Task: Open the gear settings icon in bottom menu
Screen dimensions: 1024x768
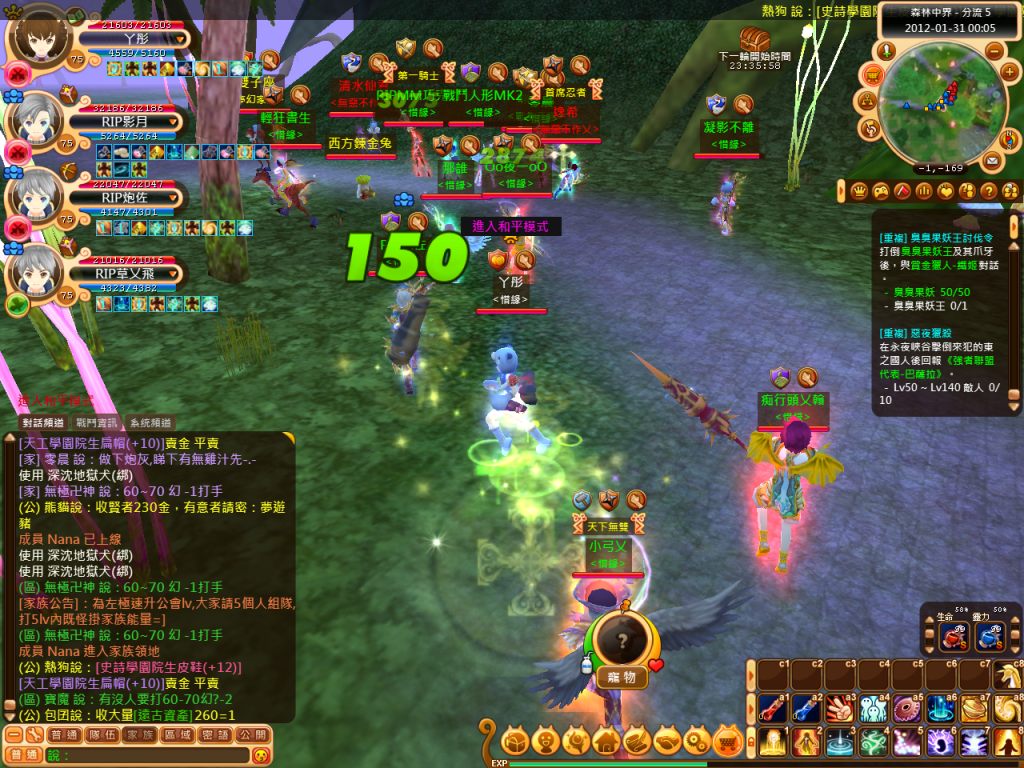Action: click(x=698, y=742)
